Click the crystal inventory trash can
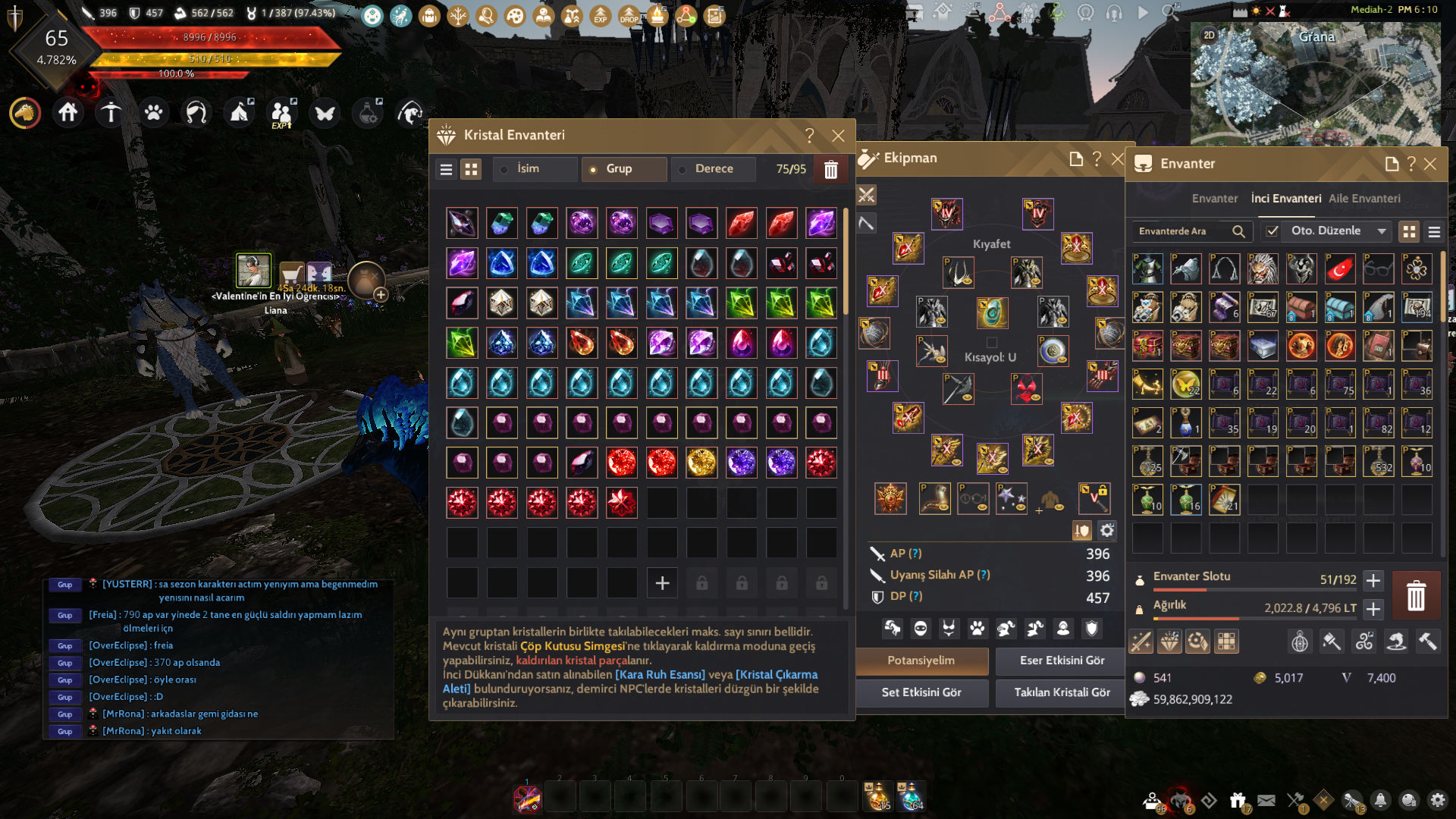 point(831,170)
